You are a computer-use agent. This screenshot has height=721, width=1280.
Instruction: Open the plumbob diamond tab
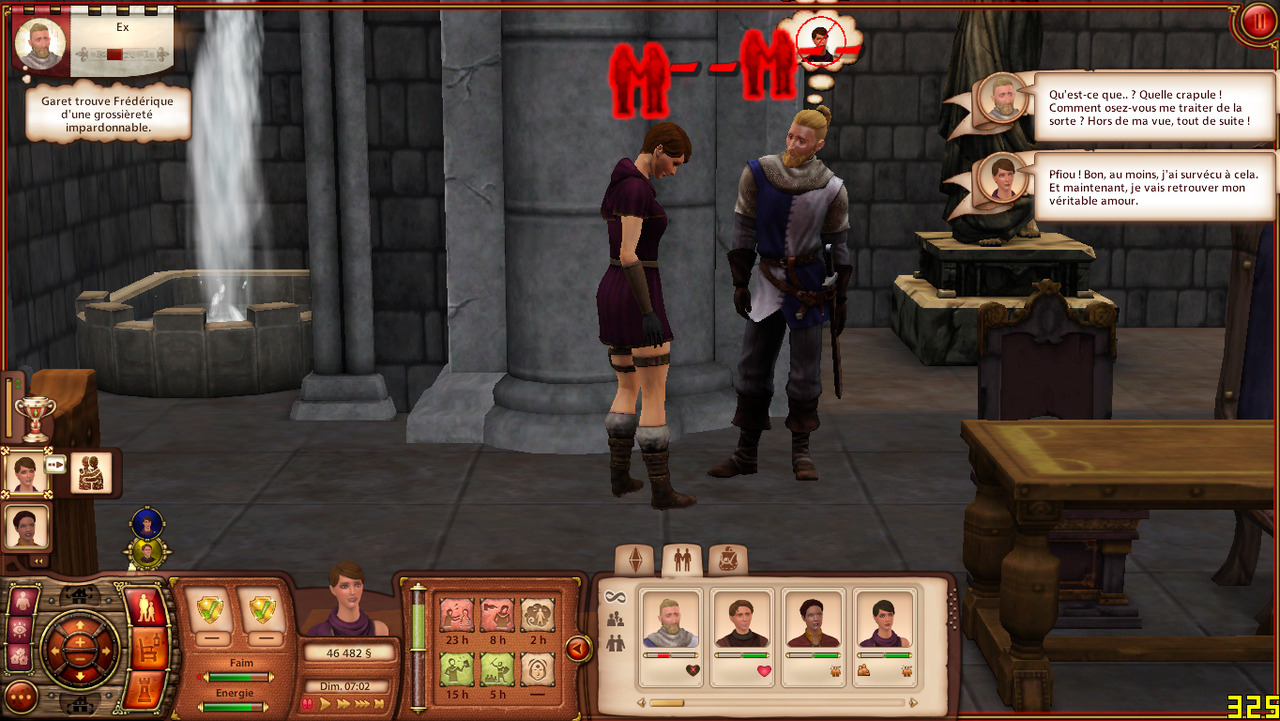[x=634, y=560]
